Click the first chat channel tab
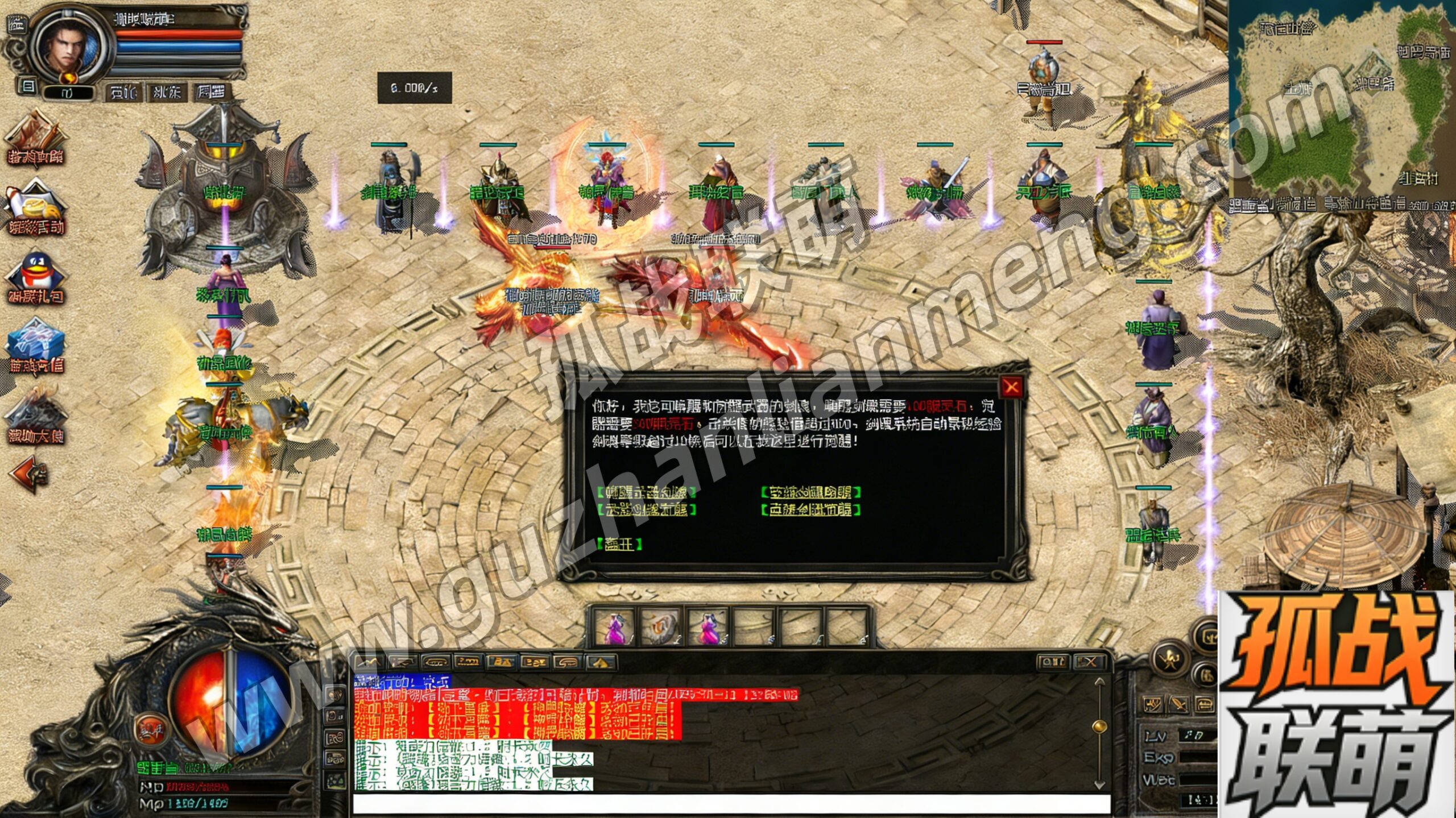This screenshot has height=818, width=1456. (x=369, y=662)
